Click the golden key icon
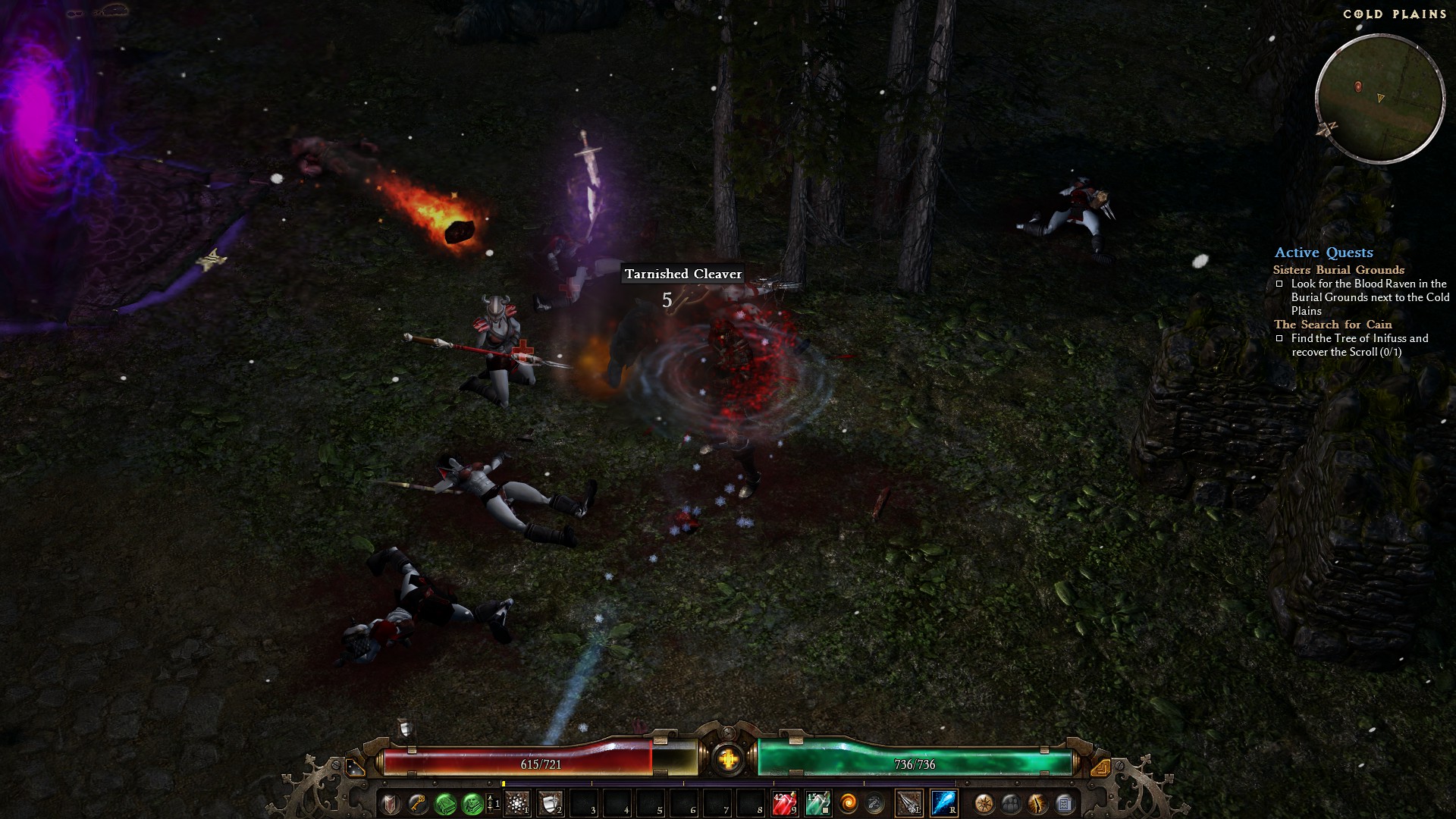This screenshot has width=1456, height=819. pyautogui.click(x=418, y=803)
